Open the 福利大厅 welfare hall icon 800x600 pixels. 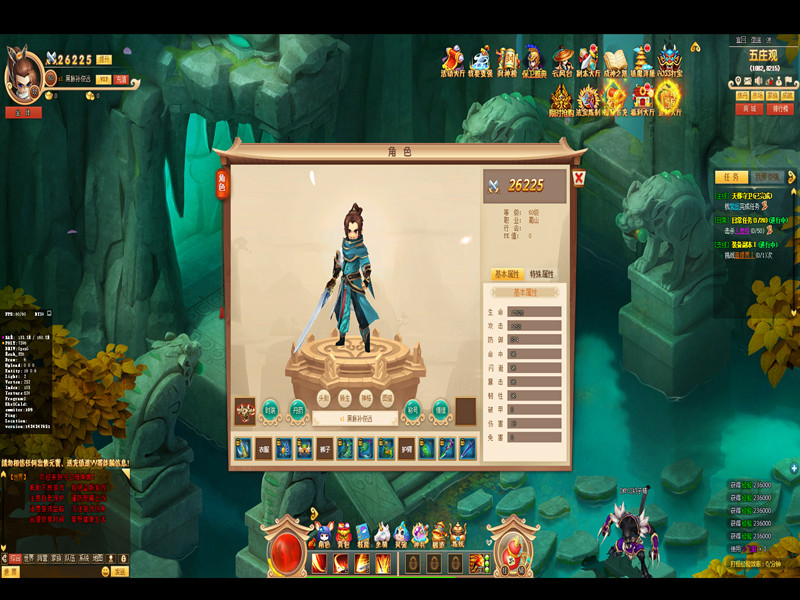coord(641,99)
